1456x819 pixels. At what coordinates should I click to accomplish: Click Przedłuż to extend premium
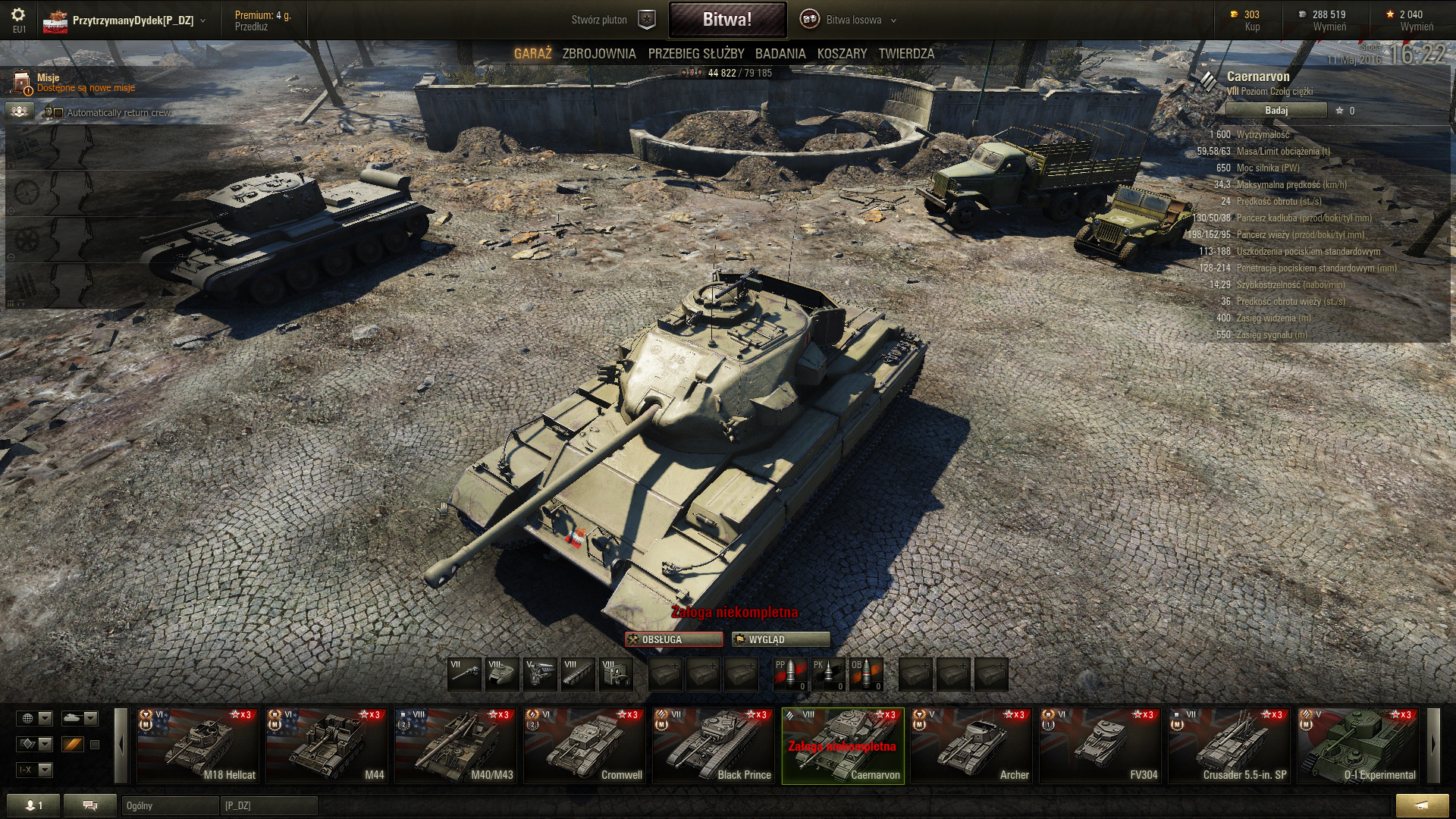click(x=251, y=27)
